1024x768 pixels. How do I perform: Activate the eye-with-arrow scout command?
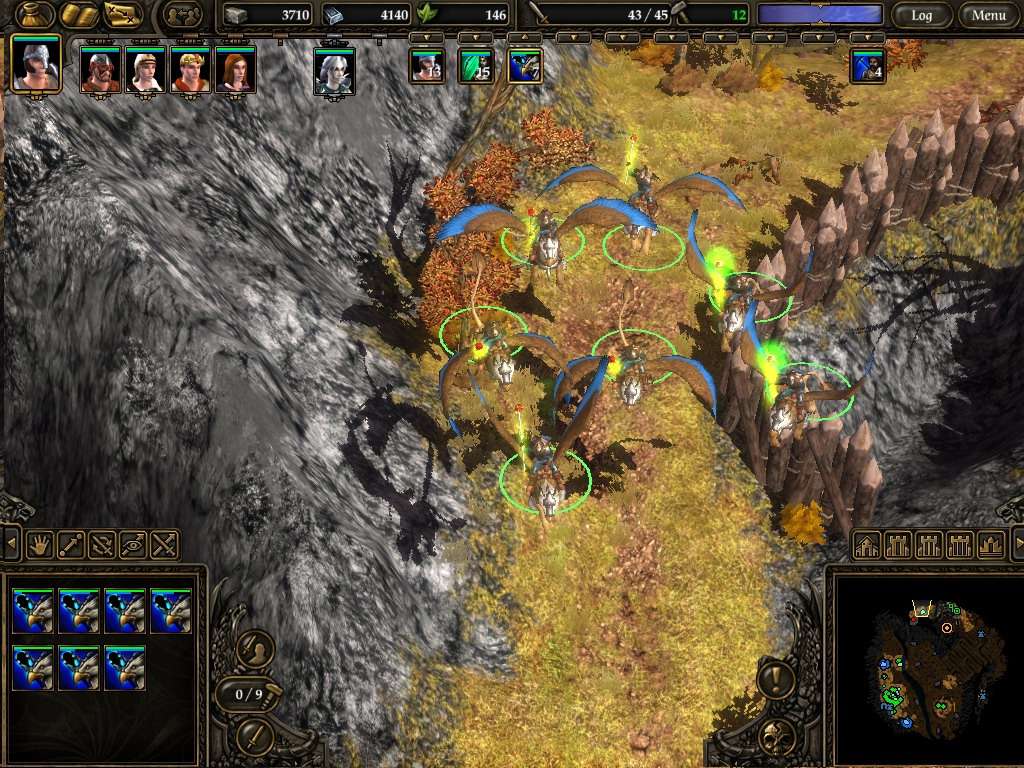pos(133,545)
